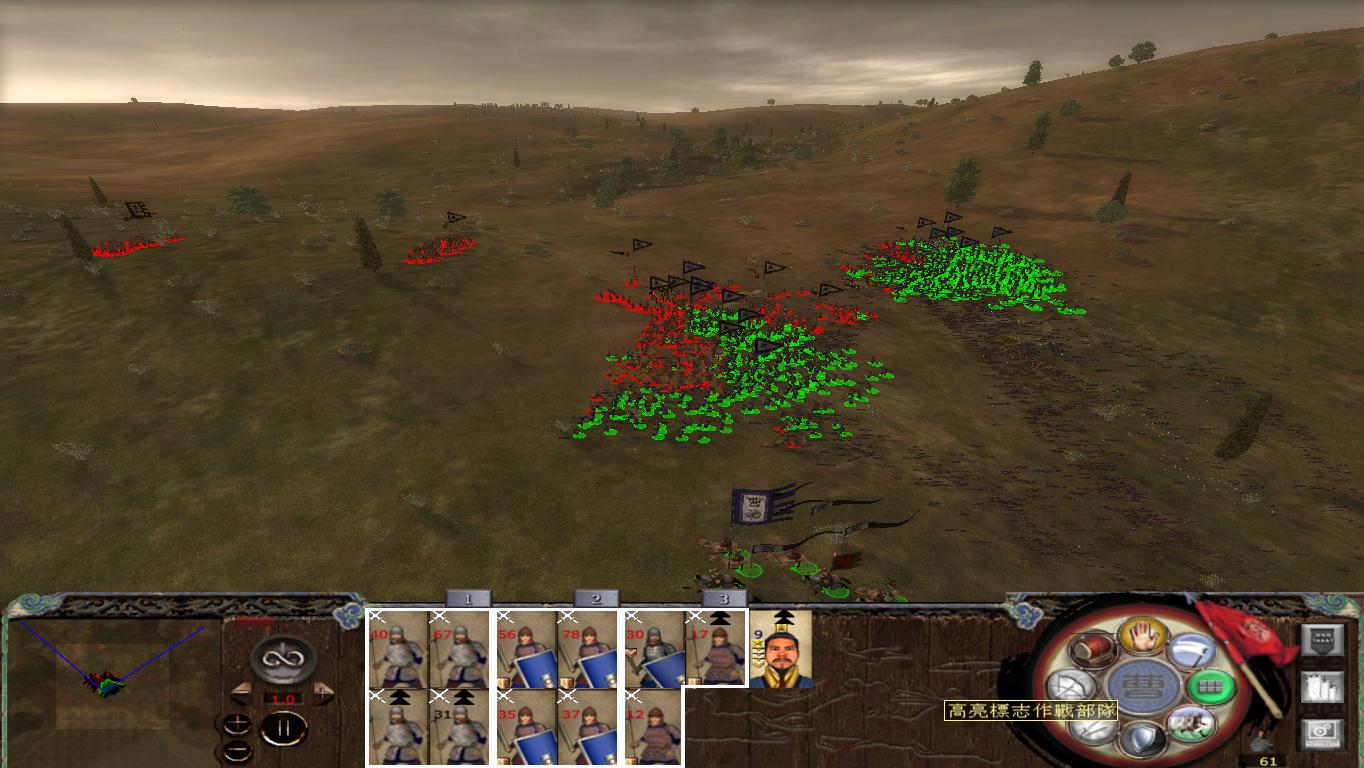Click the camera icon on right panel
Viewport: 1364px width, 768px height.
click(1323, 733)
